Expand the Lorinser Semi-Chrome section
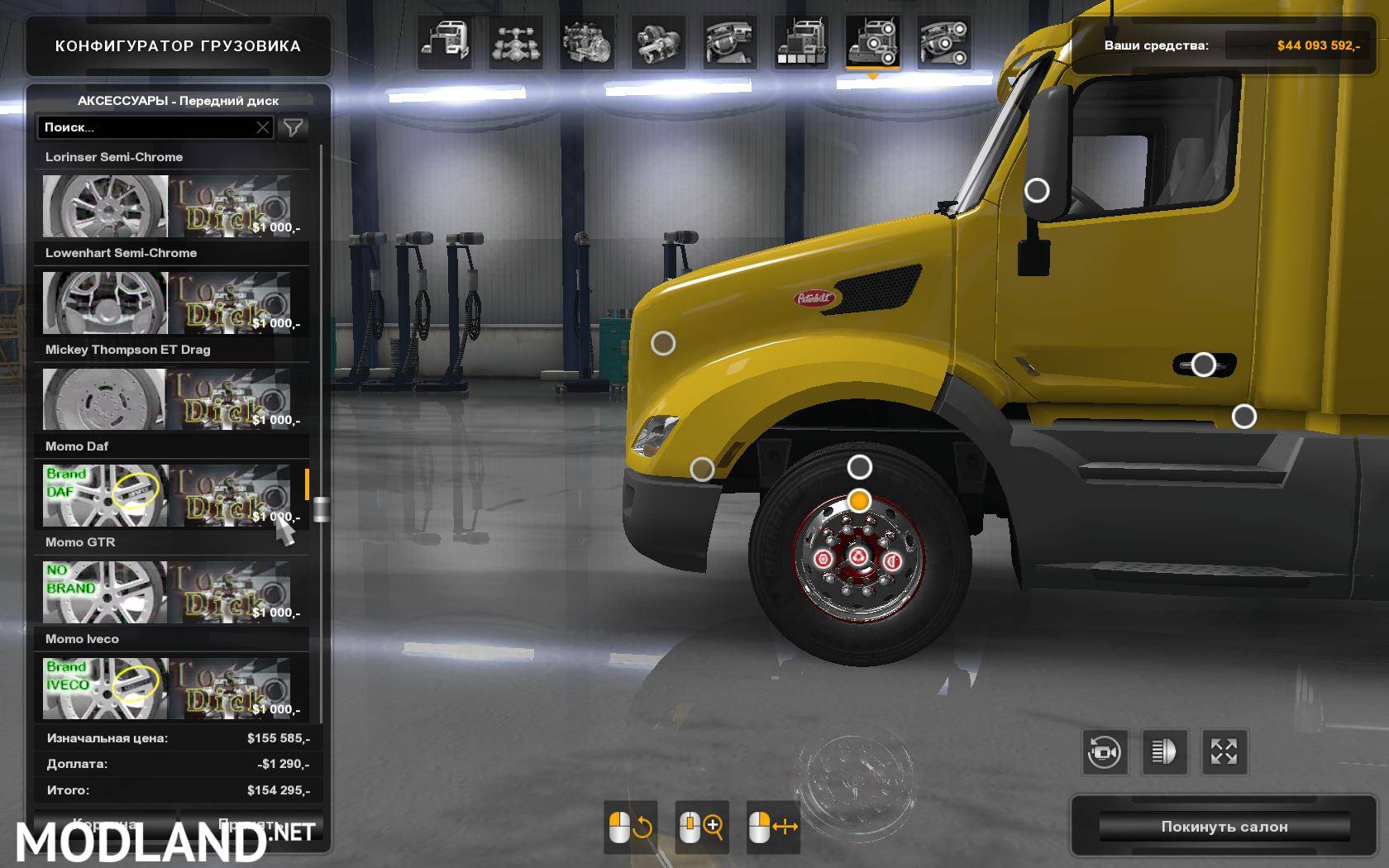 pyautogui.click(x=171, y=156)
